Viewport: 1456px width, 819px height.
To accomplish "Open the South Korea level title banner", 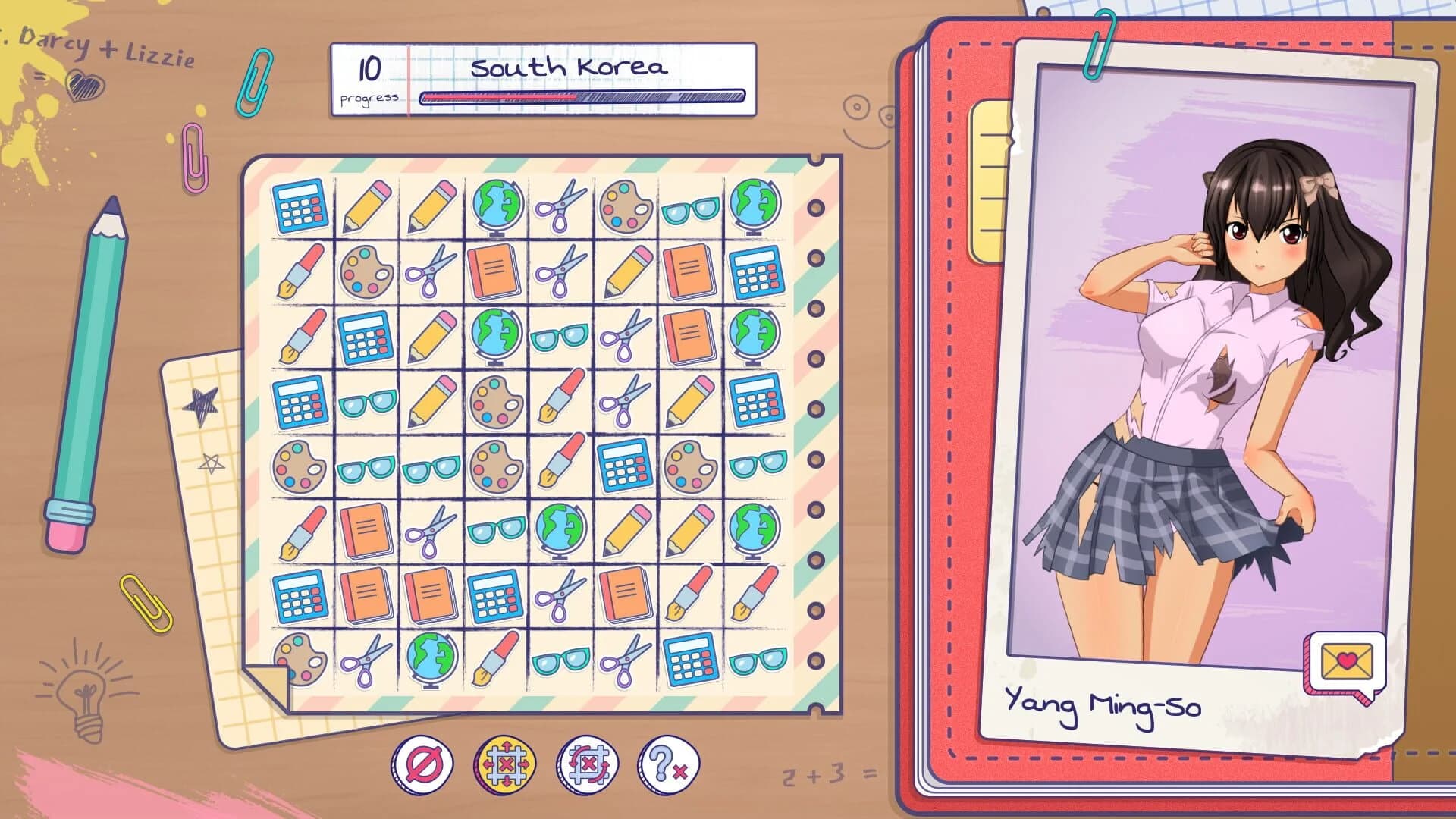I will [569, 68].
